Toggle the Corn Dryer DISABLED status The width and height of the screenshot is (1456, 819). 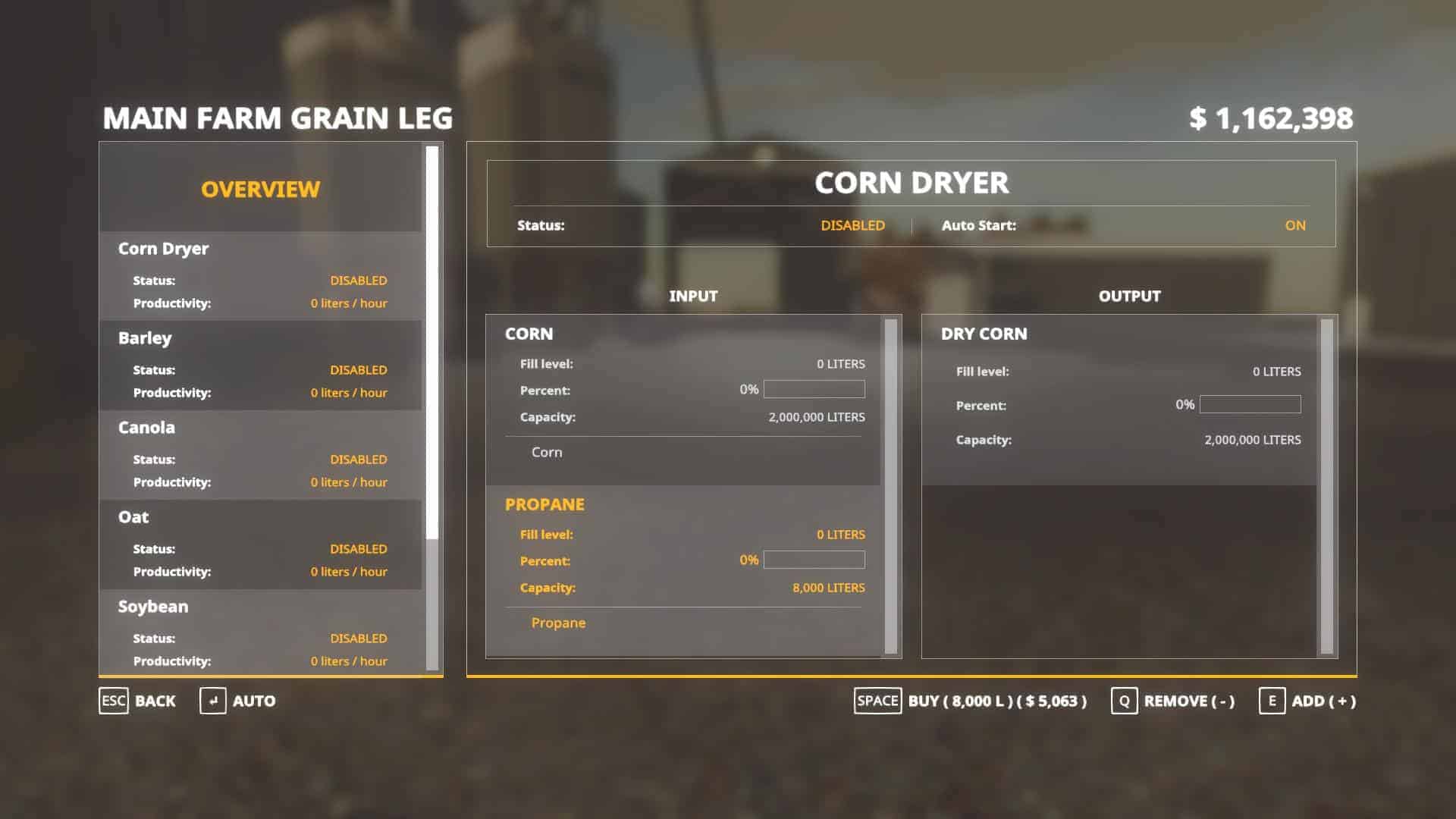click(852, 225)
